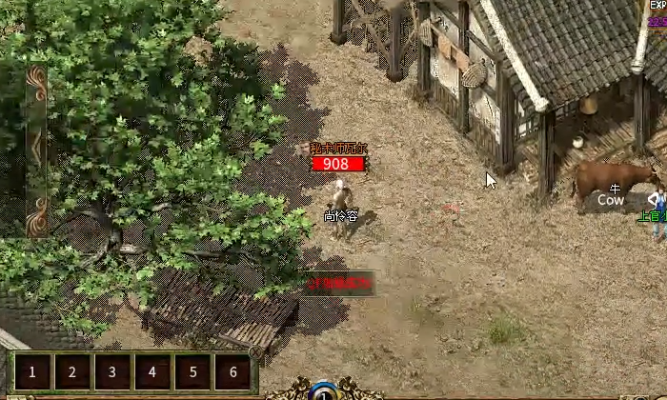The height and width of the screenshot is (400, 667).
Task: Use hotbar slot number 5
Action: tap(192, 373)
